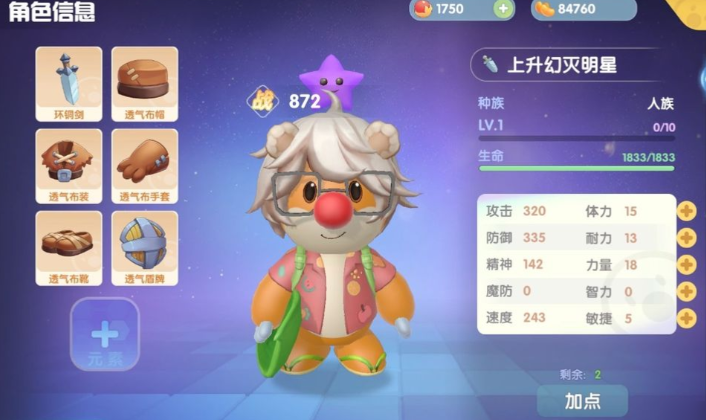Add an element in the 元素 slot
The image size is (706, 420).
tap(104, 335)
